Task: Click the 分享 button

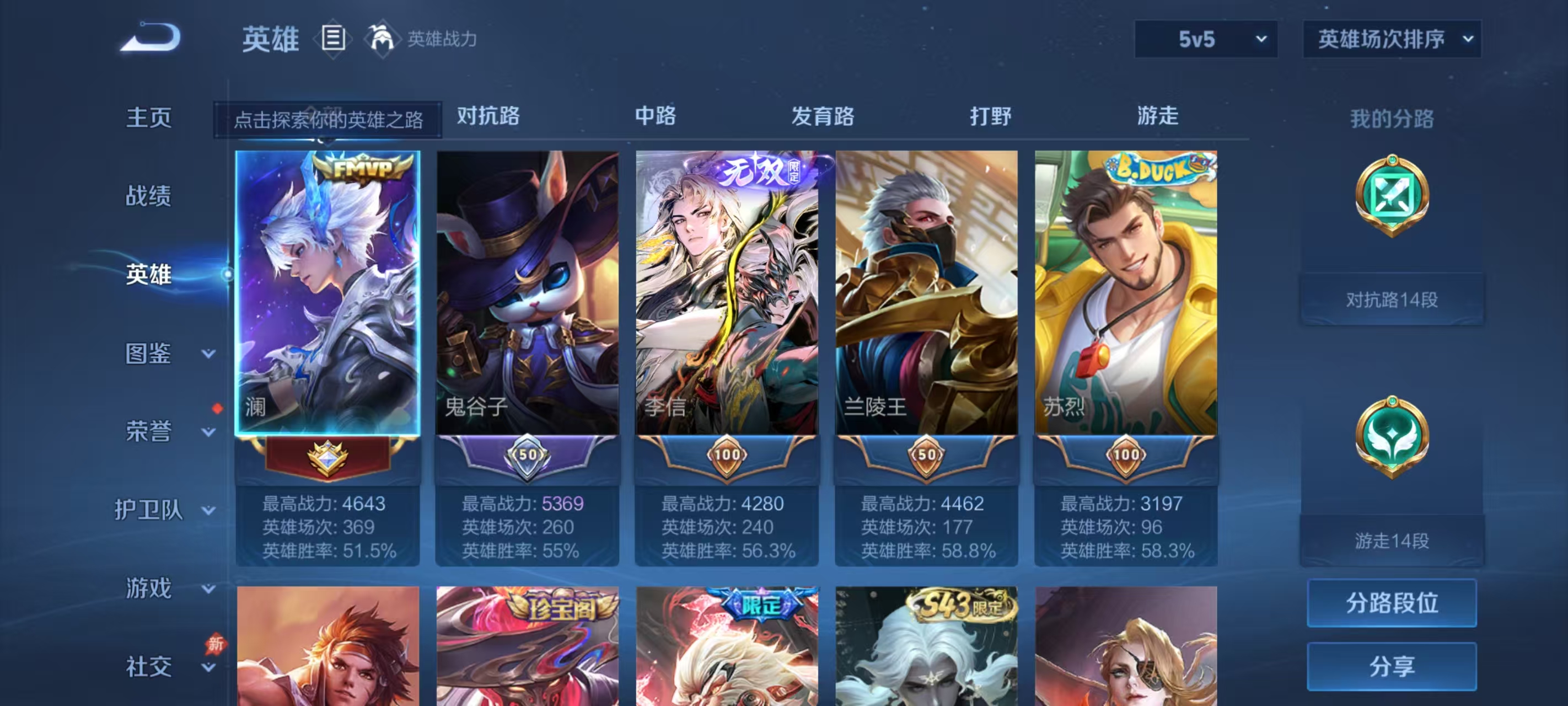Action: pos(1393,666)
